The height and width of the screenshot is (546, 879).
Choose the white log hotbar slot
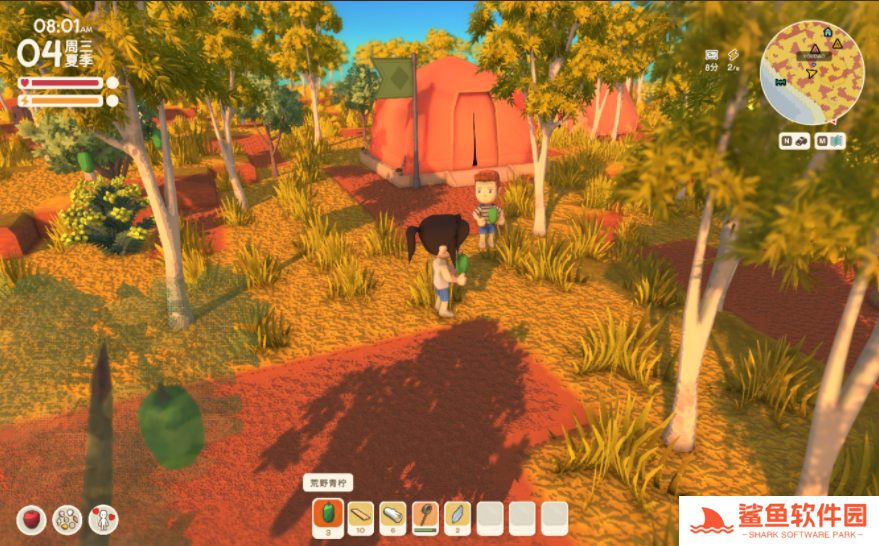click(x=393, y=516)
